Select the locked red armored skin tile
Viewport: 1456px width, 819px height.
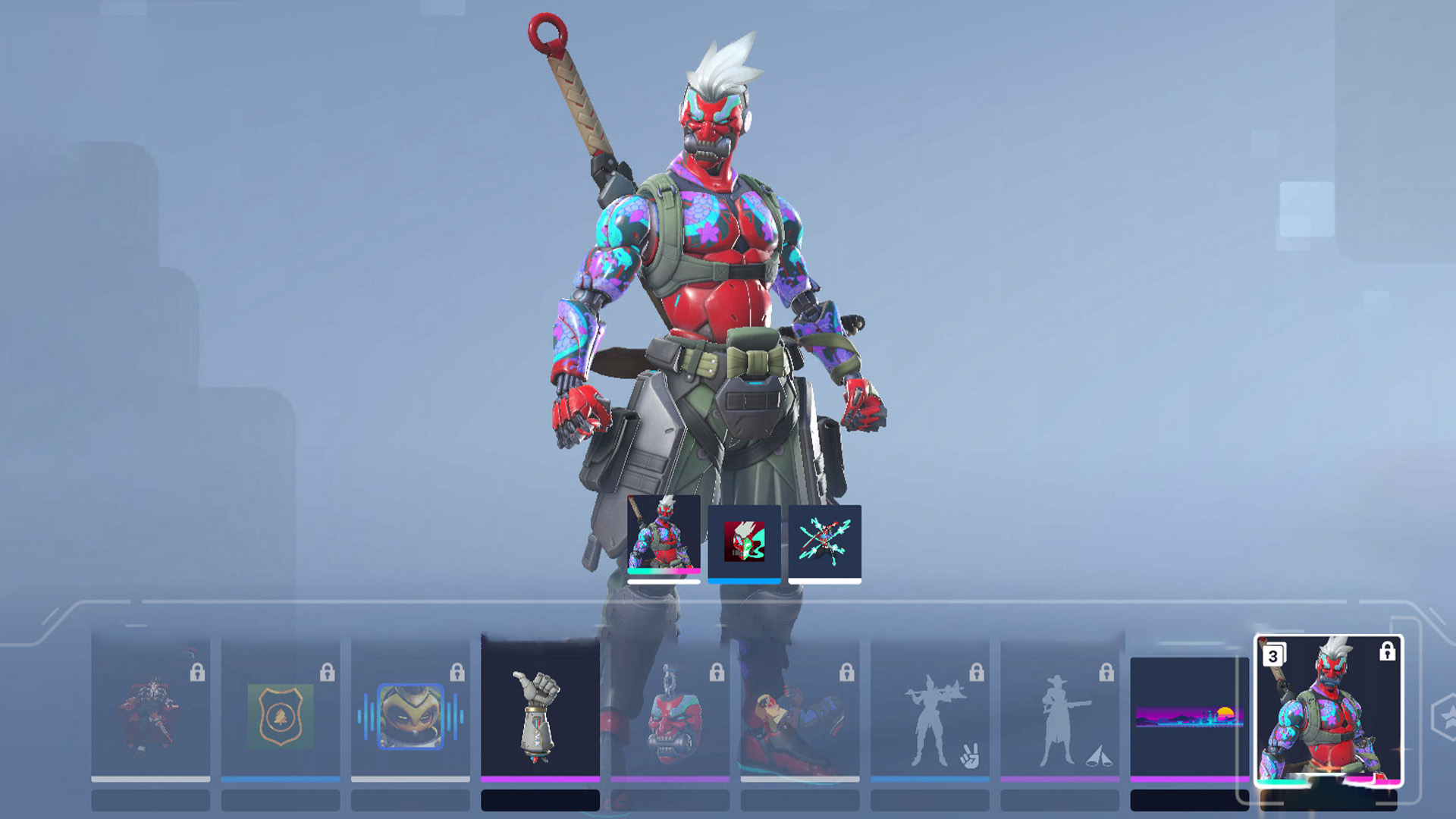tap(150, 713)
